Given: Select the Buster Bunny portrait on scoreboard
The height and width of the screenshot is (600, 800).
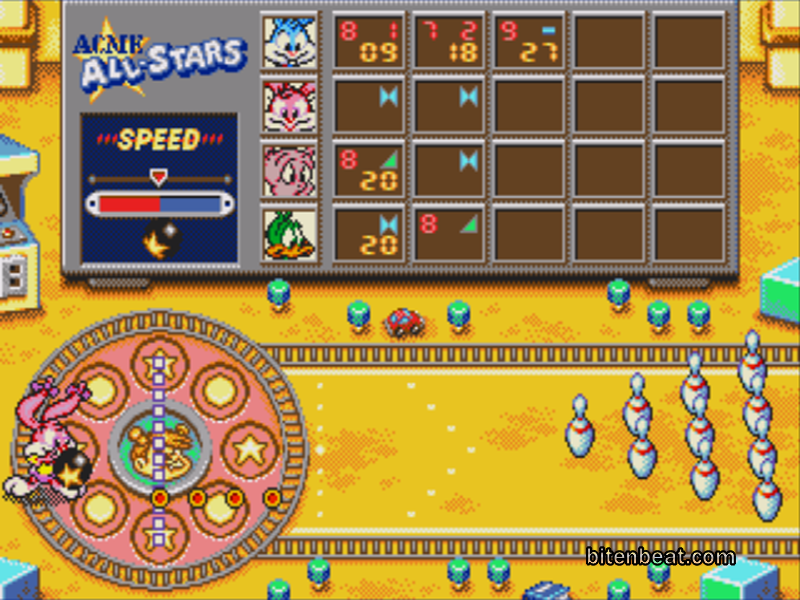Looking at the screenshot, I should click(x=290, y=41).
